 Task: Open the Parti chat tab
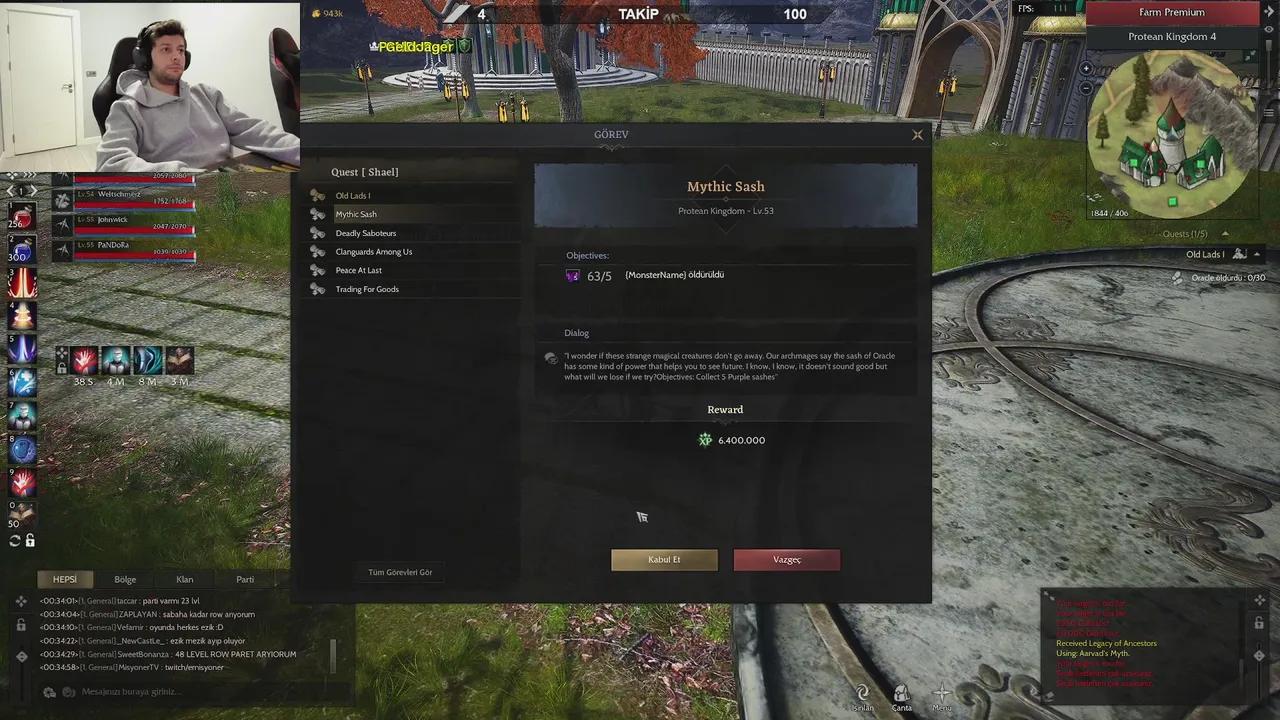click(245, 579)
